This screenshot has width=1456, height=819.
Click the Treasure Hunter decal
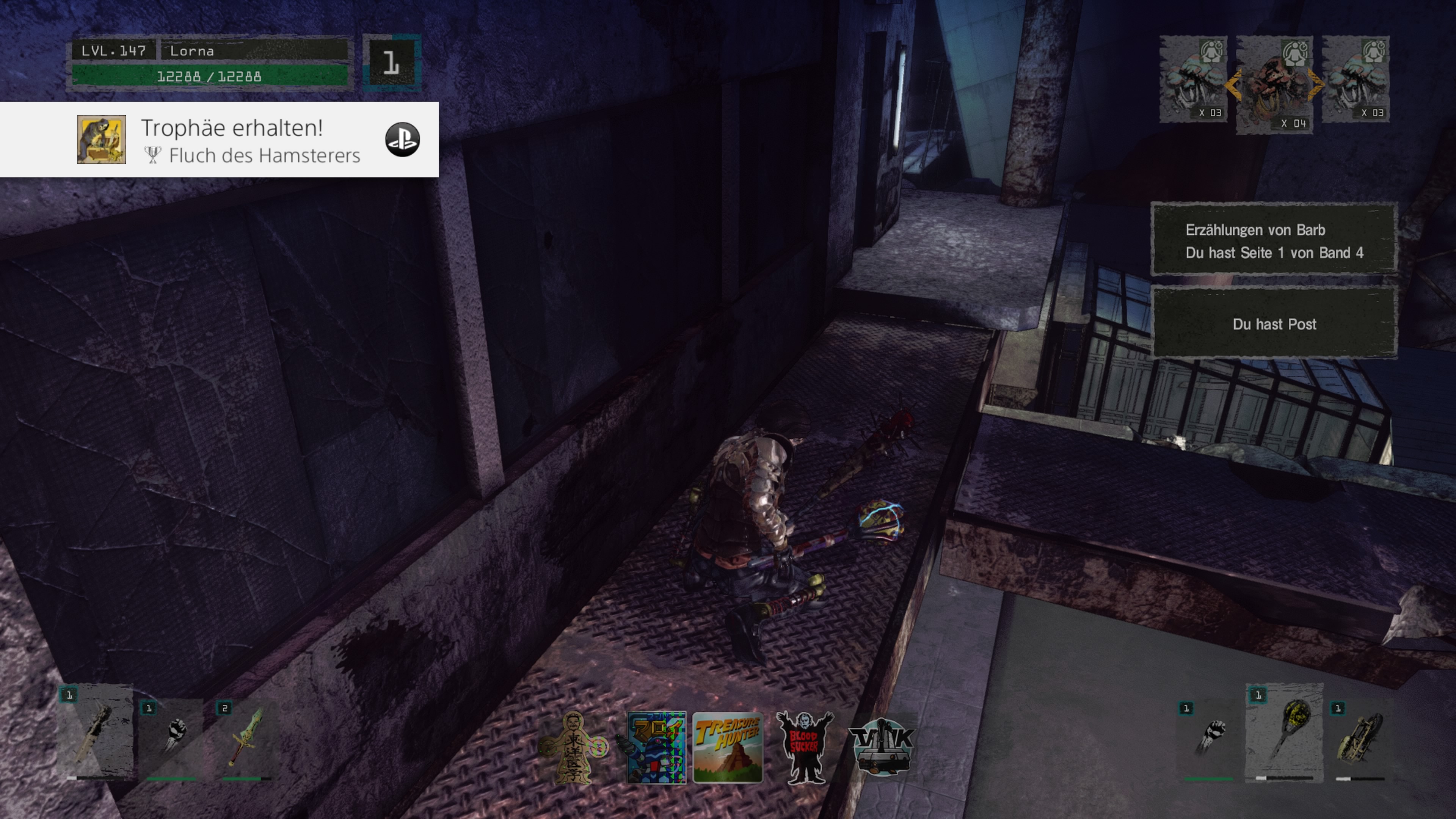(x=728, y=747)
